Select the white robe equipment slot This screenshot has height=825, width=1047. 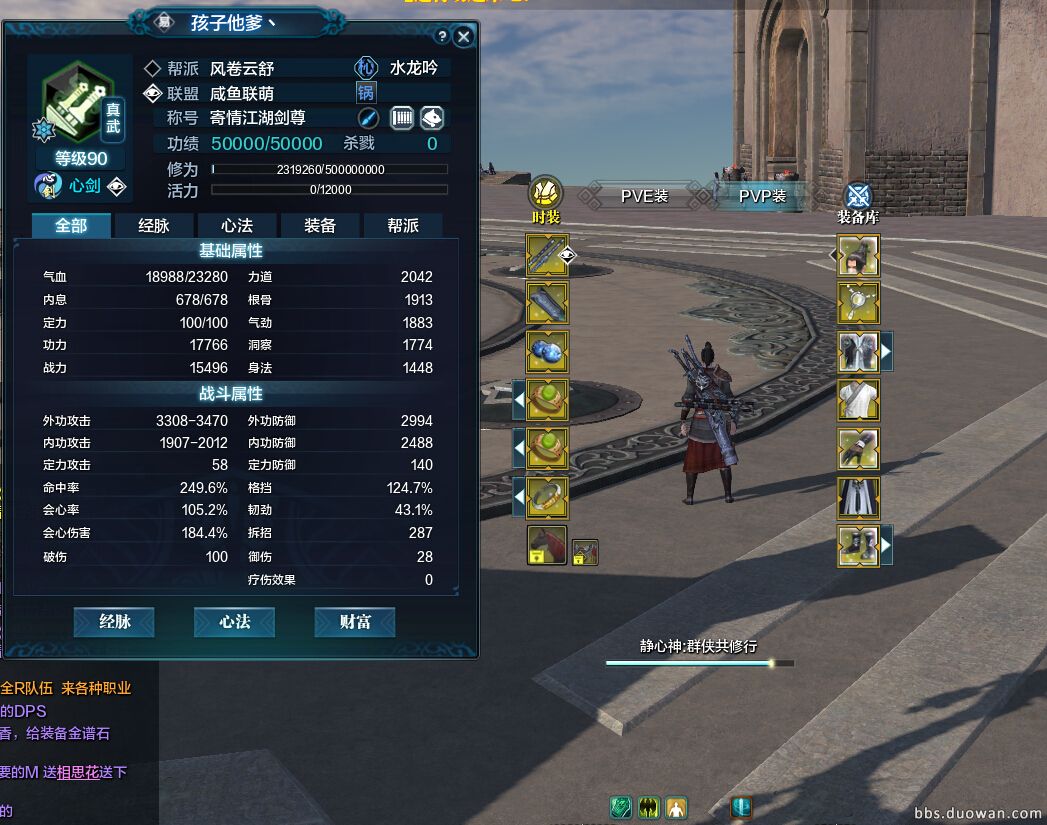858,400
